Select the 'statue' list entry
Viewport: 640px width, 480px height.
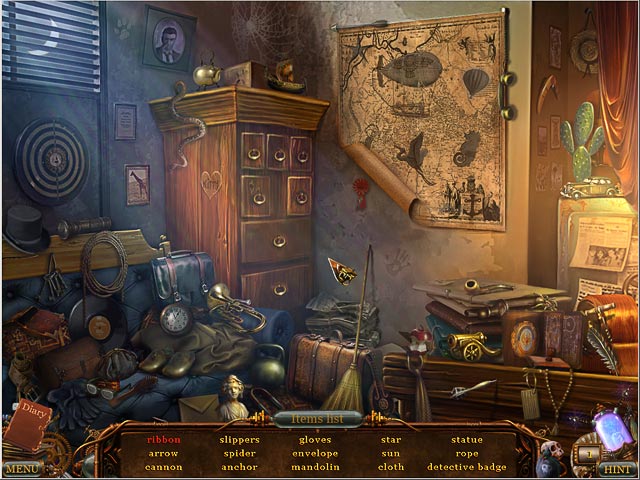(466, 439)
